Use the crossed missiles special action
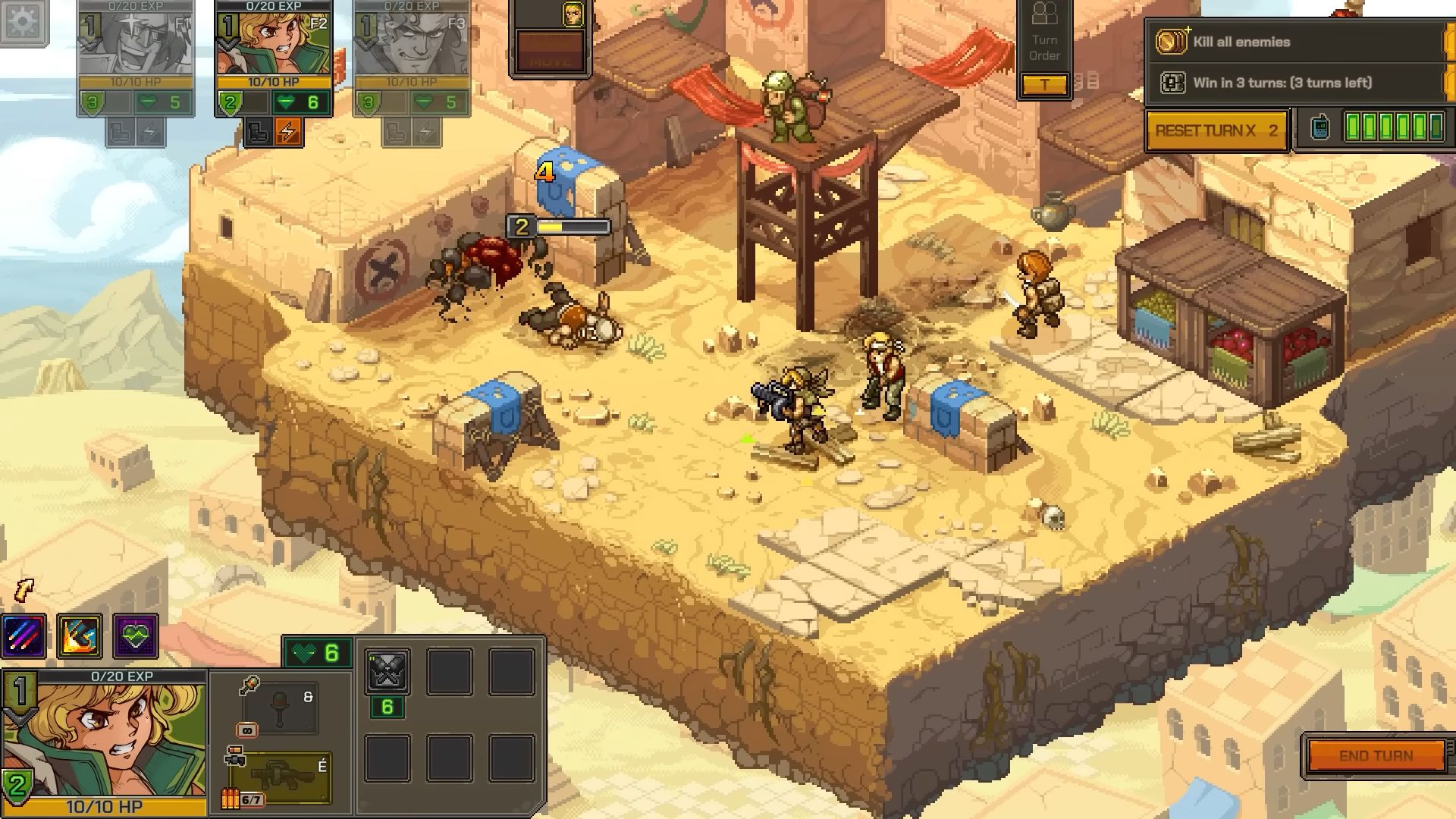This screenshot has width=1456, height=819. (x=388, y=671)
